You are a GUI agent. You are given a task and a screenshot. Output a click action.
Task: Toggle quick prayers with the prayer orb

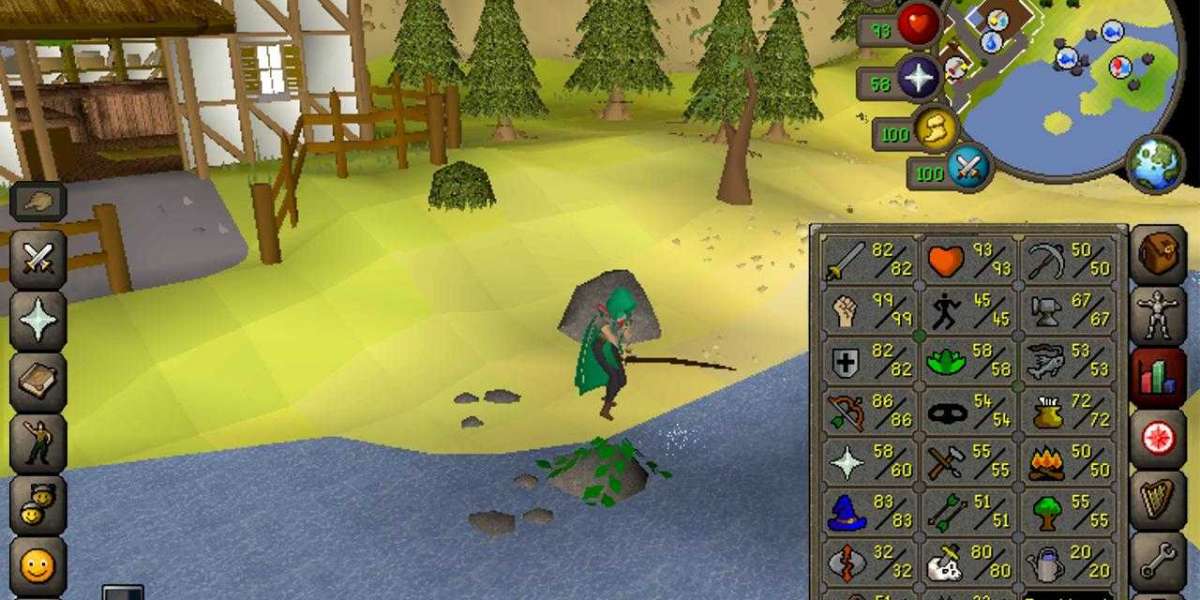917,79
